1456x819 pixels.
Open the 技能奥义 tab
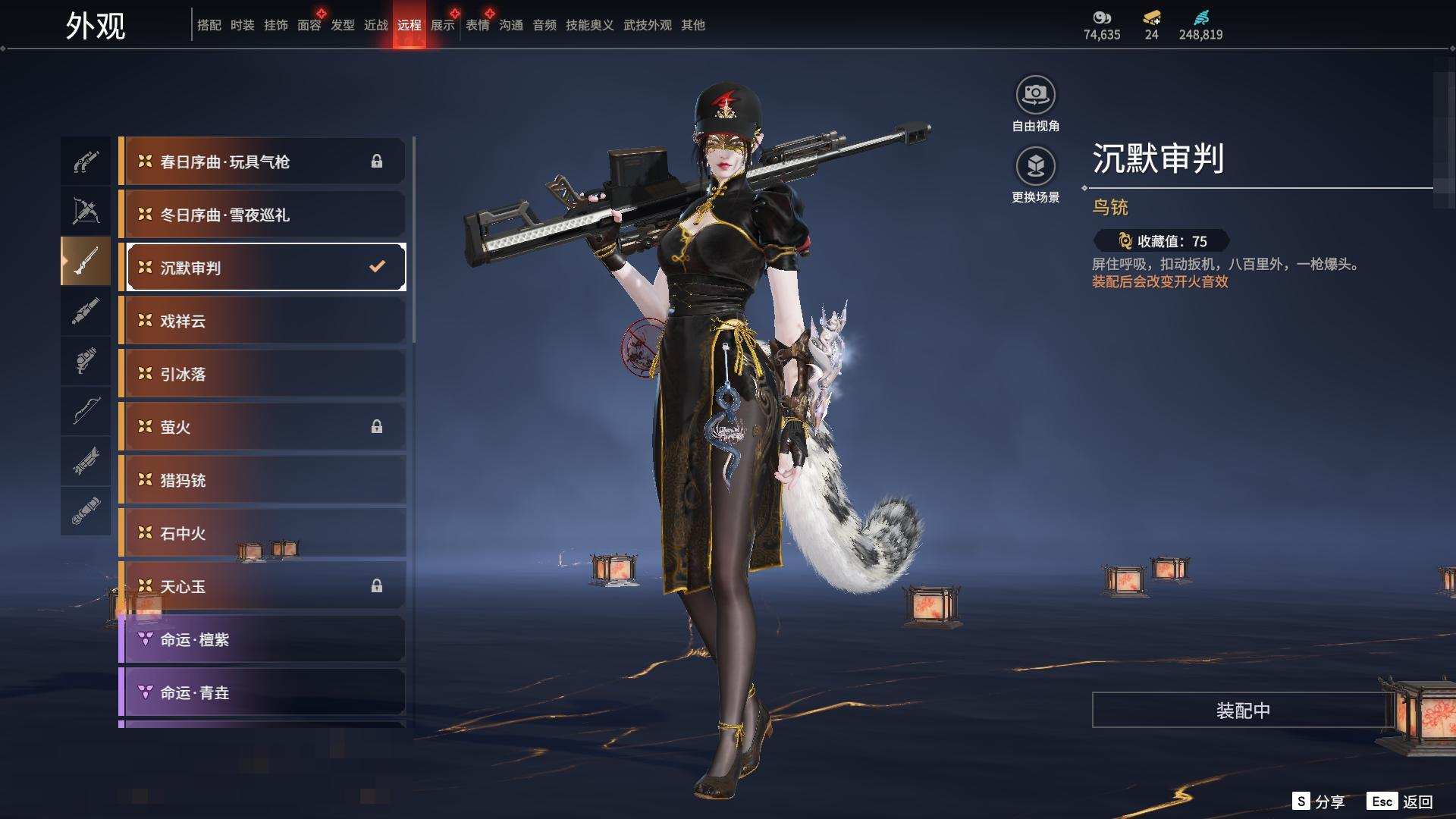tap(589, 25)
